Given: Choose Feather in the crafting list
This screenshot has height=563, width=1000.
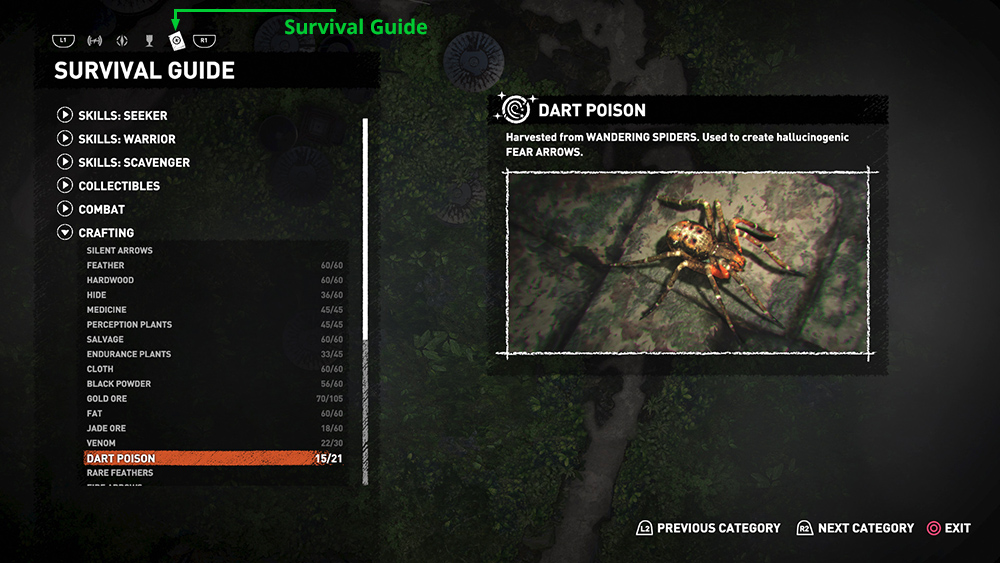Looking at the screenshot, I should click(106, 266).
